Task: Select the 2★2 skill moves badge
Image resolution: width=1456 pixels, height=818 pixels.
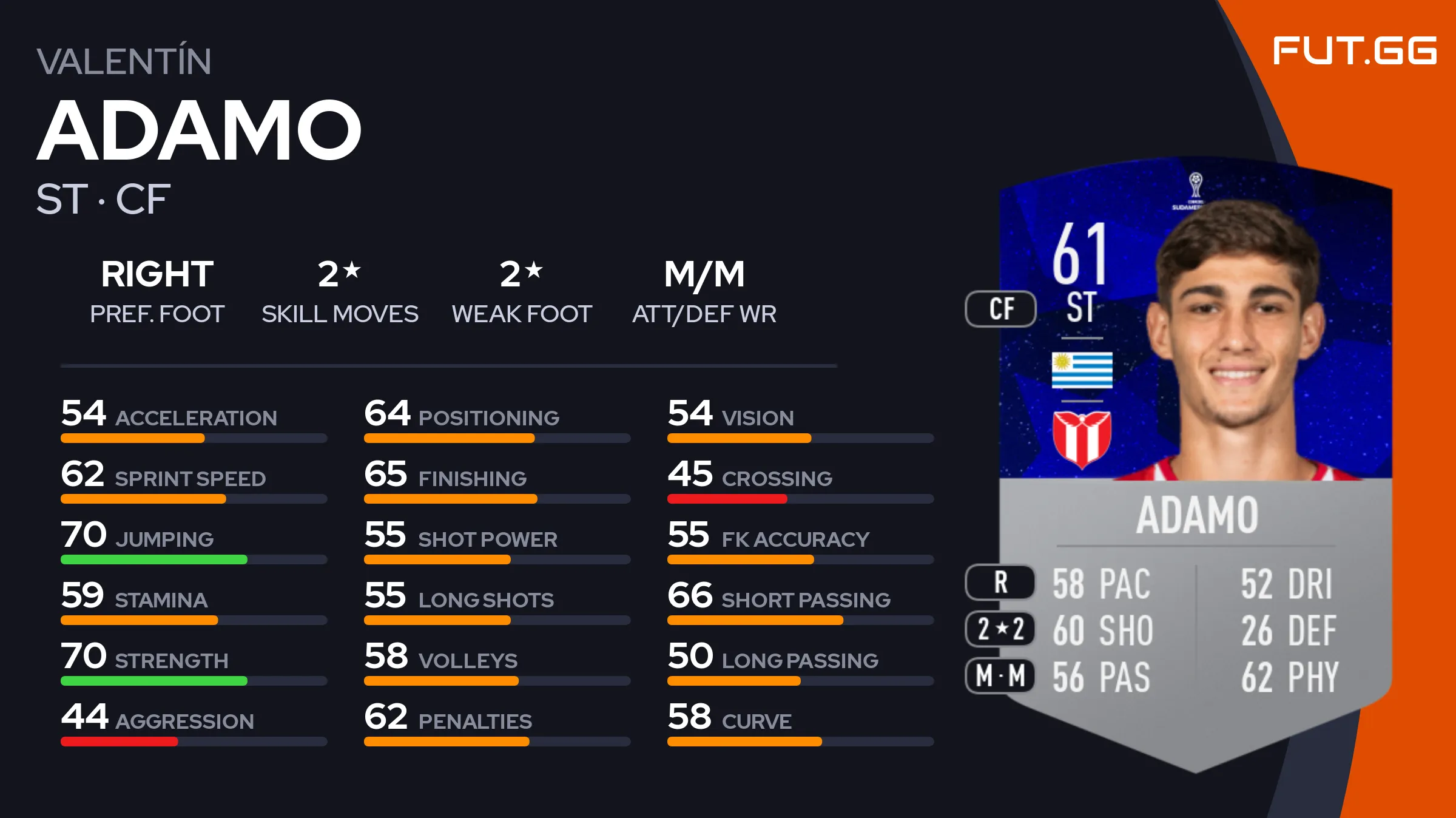Action: pos(1000,629)
